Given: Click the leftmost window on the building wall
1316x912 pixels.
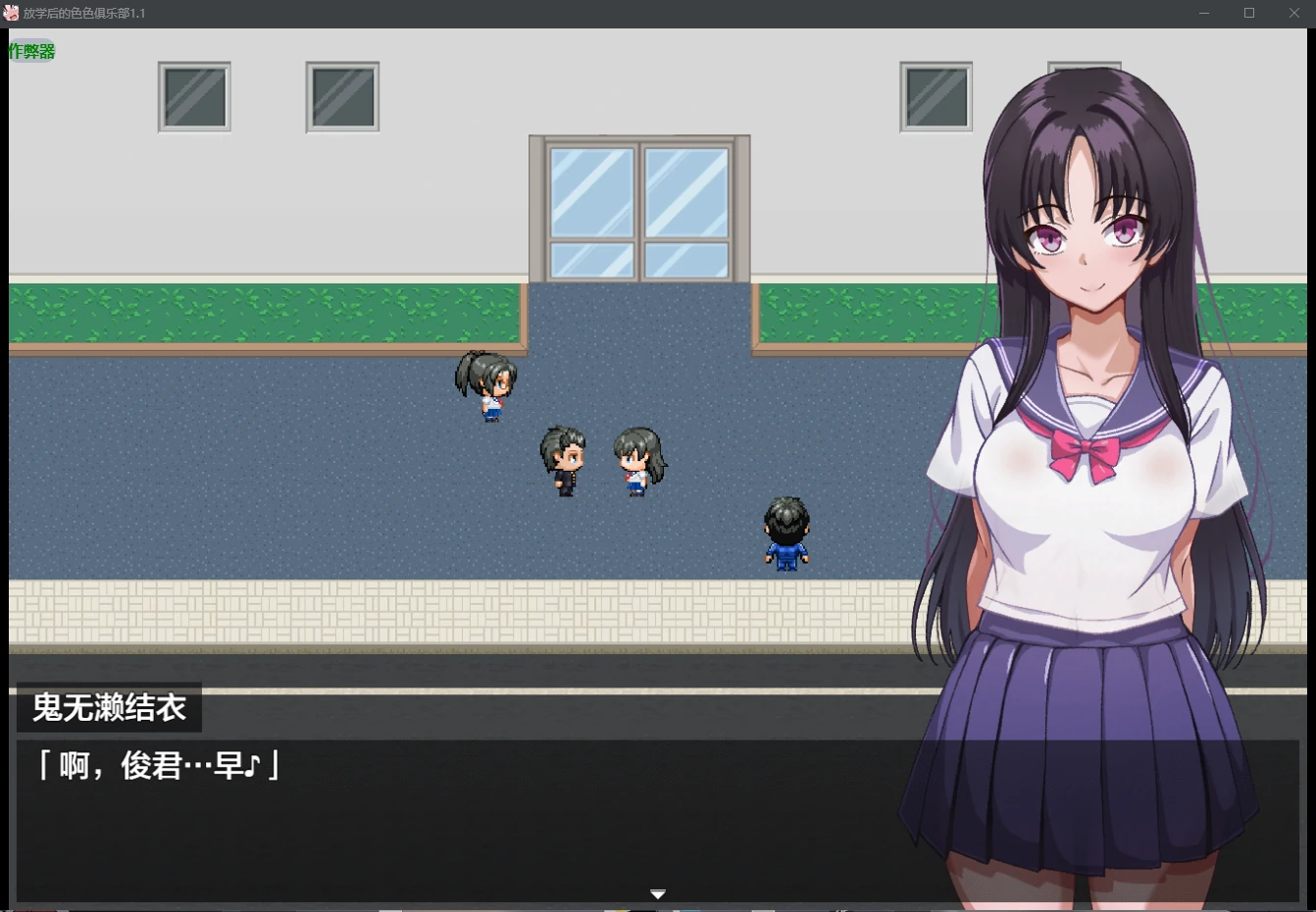Looking at the screenshot, I should (x=193, y=97).
